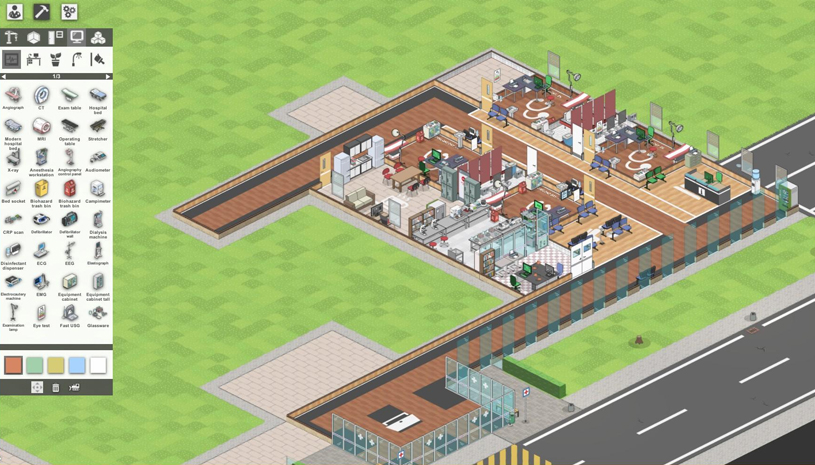Select the desk furniture category
The image size is (815, 465).
pyautogui.click(x=34, y=60)
